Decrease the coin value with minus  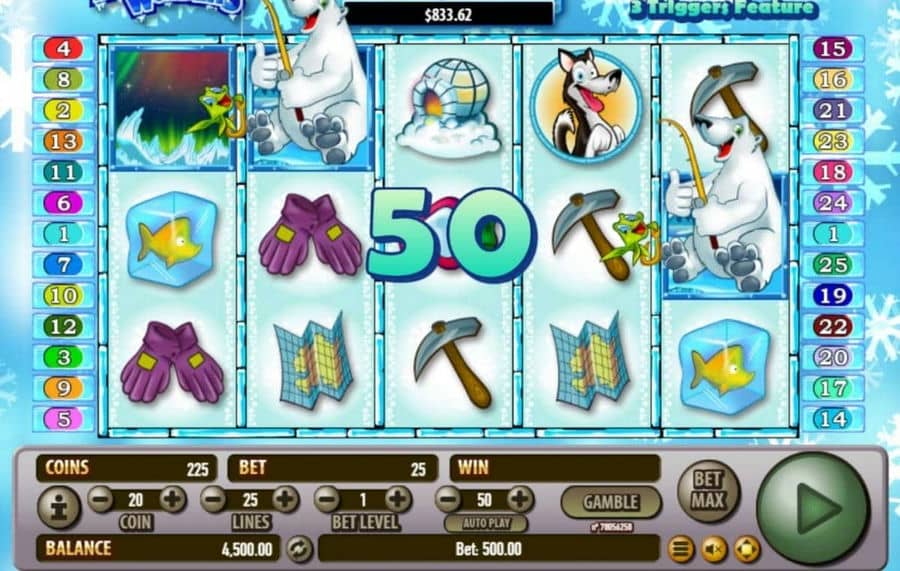101,499
